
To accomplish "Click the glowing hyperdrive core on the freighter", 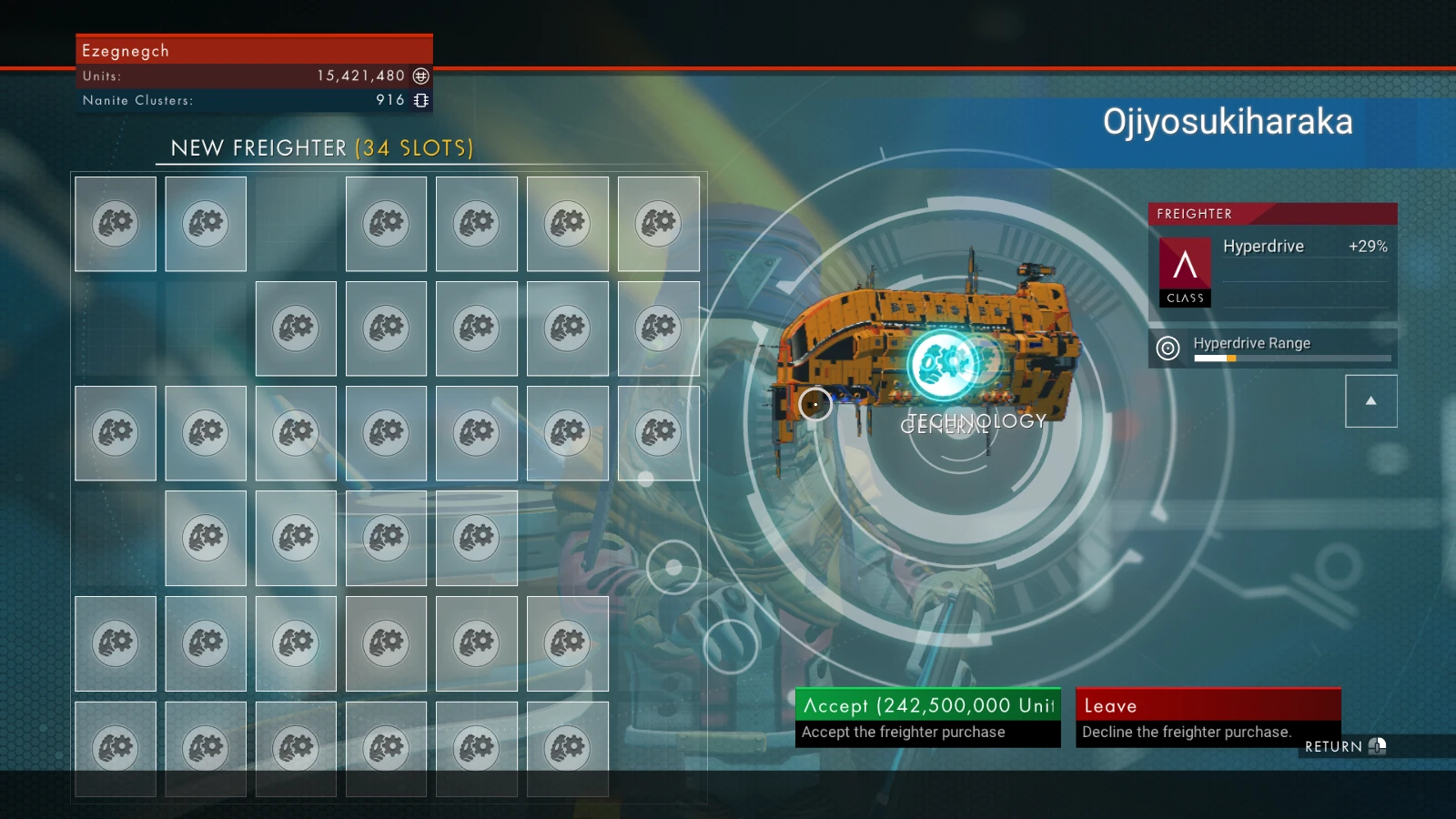I will (x=942, y=362).
